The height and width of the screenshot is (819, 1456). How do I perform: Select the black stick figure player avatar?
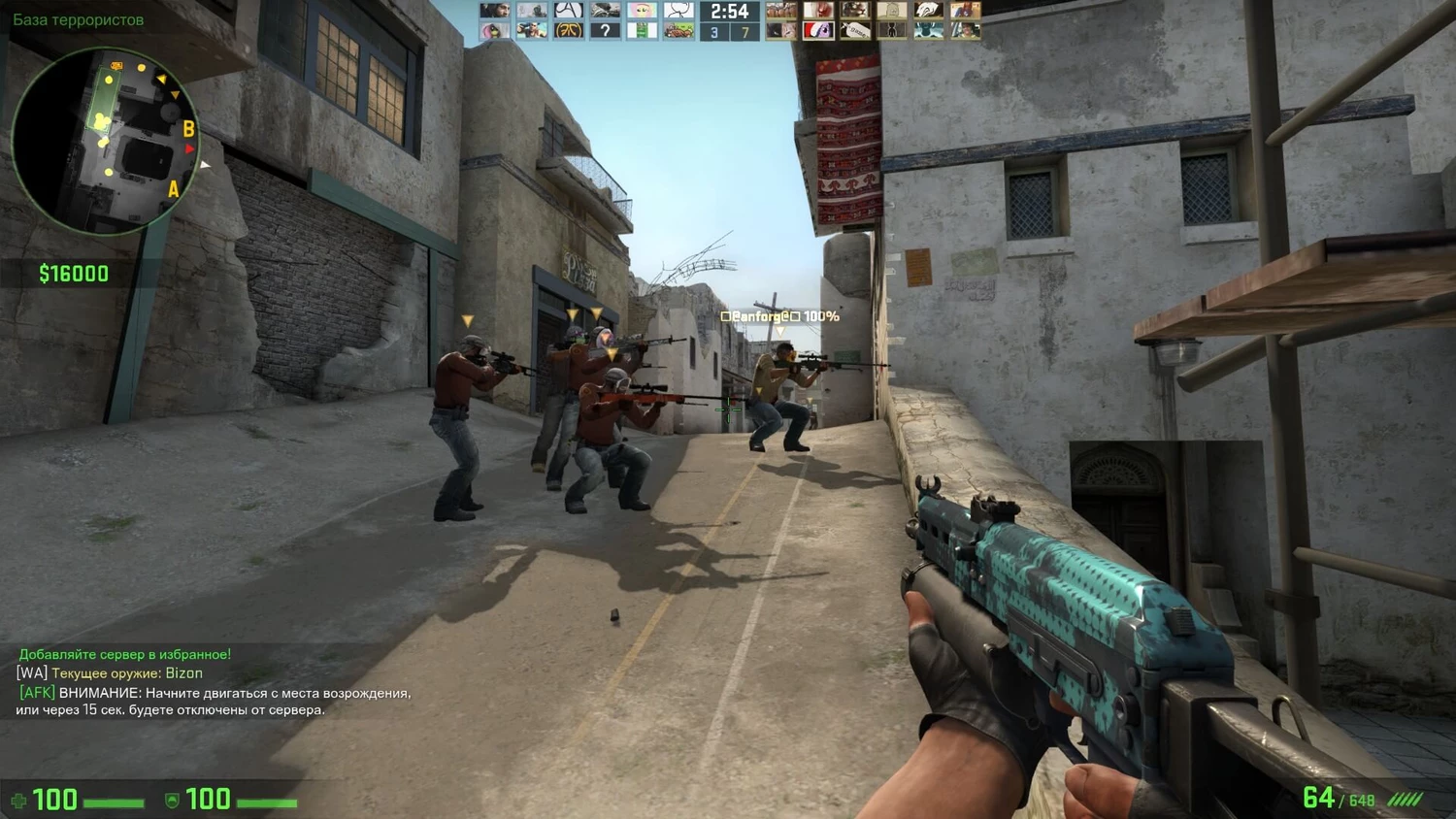[x=891, y=31]
